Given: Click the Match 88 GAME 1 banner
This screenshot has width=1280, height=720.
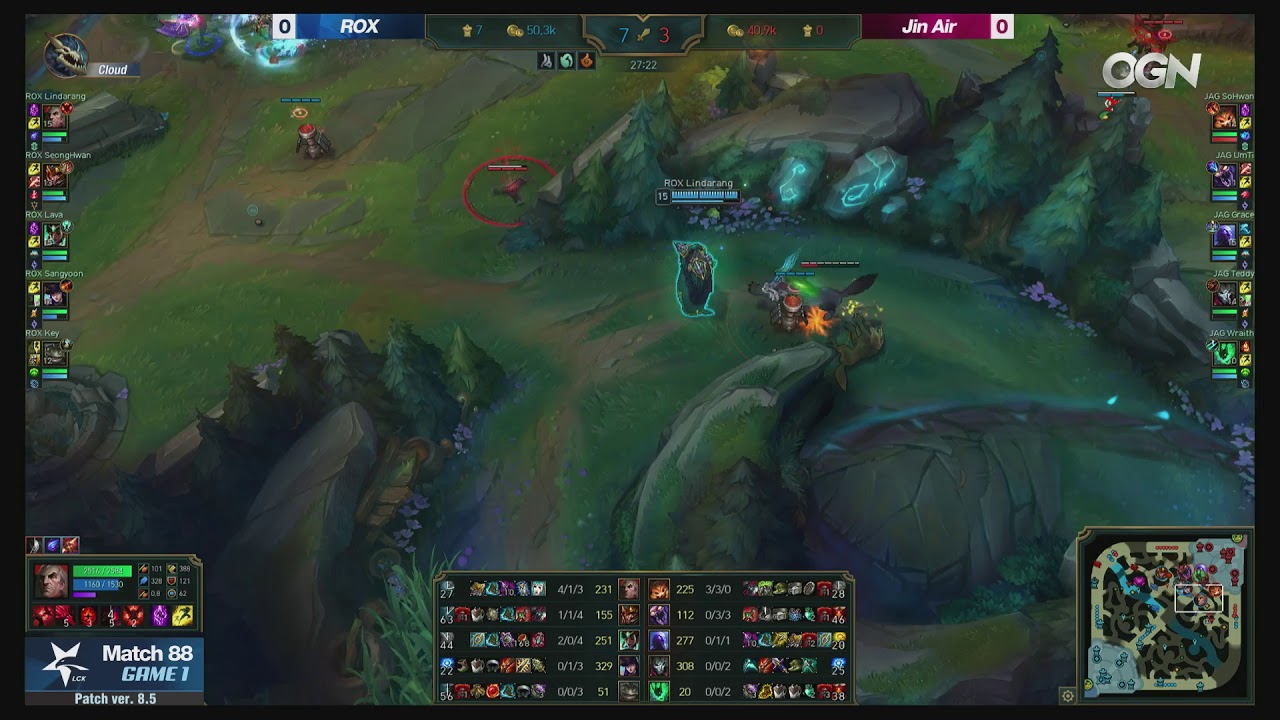Looking at the screenshot, I should pos(120,665).
